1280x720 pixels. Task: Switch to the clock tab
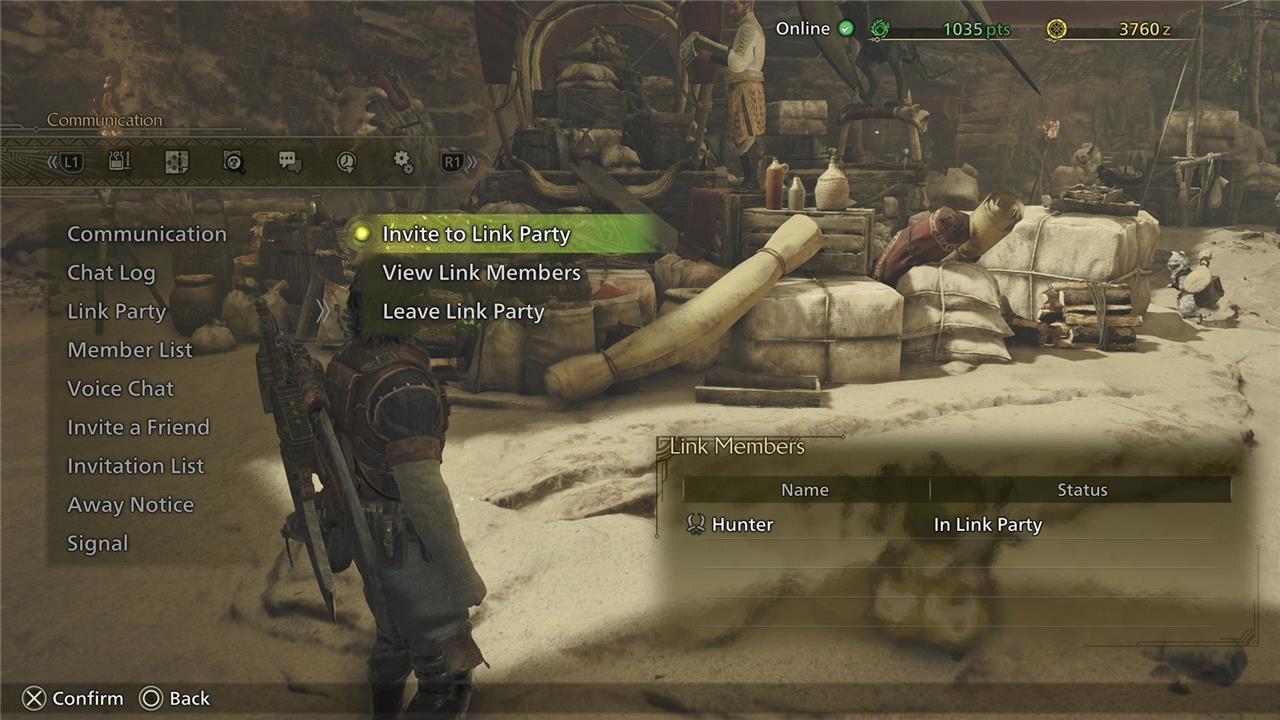346,162
